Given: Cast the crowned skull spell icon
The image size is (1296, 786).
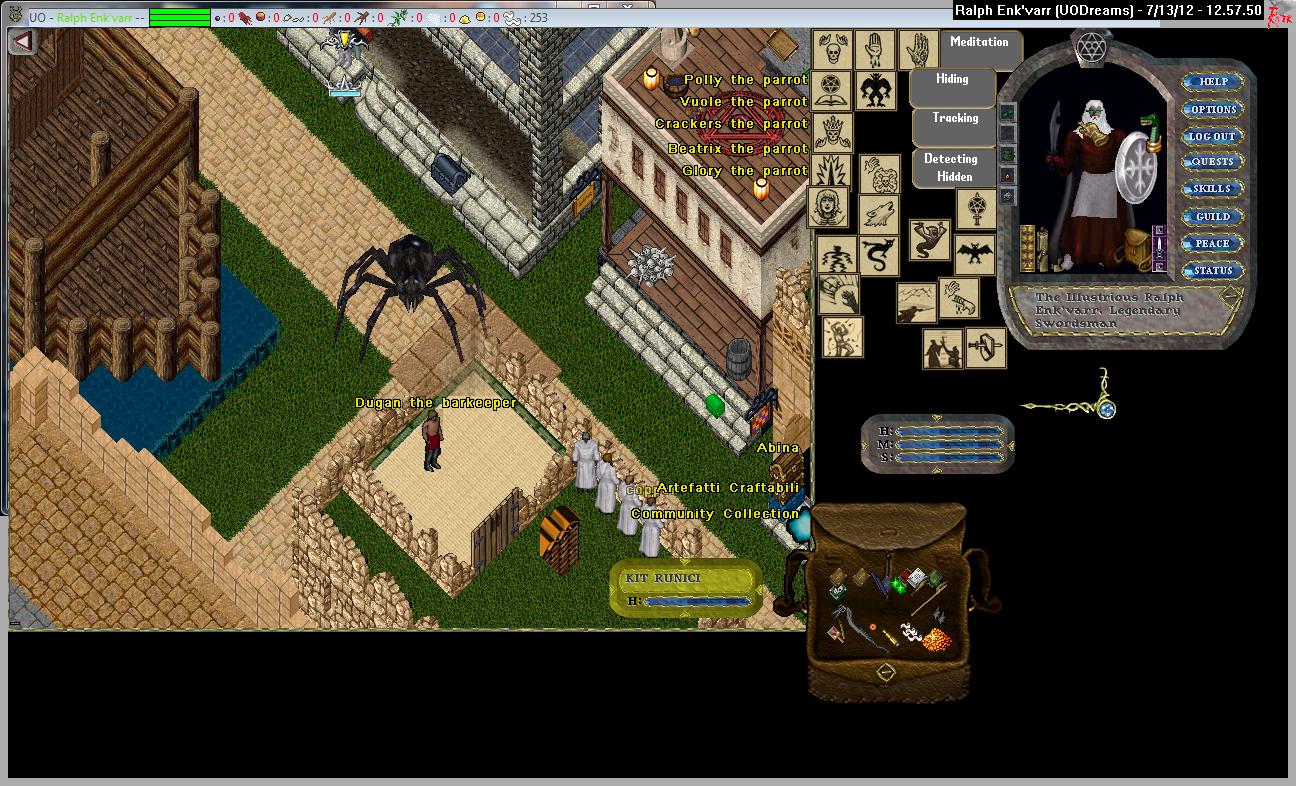Looking at the screenshot, I should [x=831, y=132].
